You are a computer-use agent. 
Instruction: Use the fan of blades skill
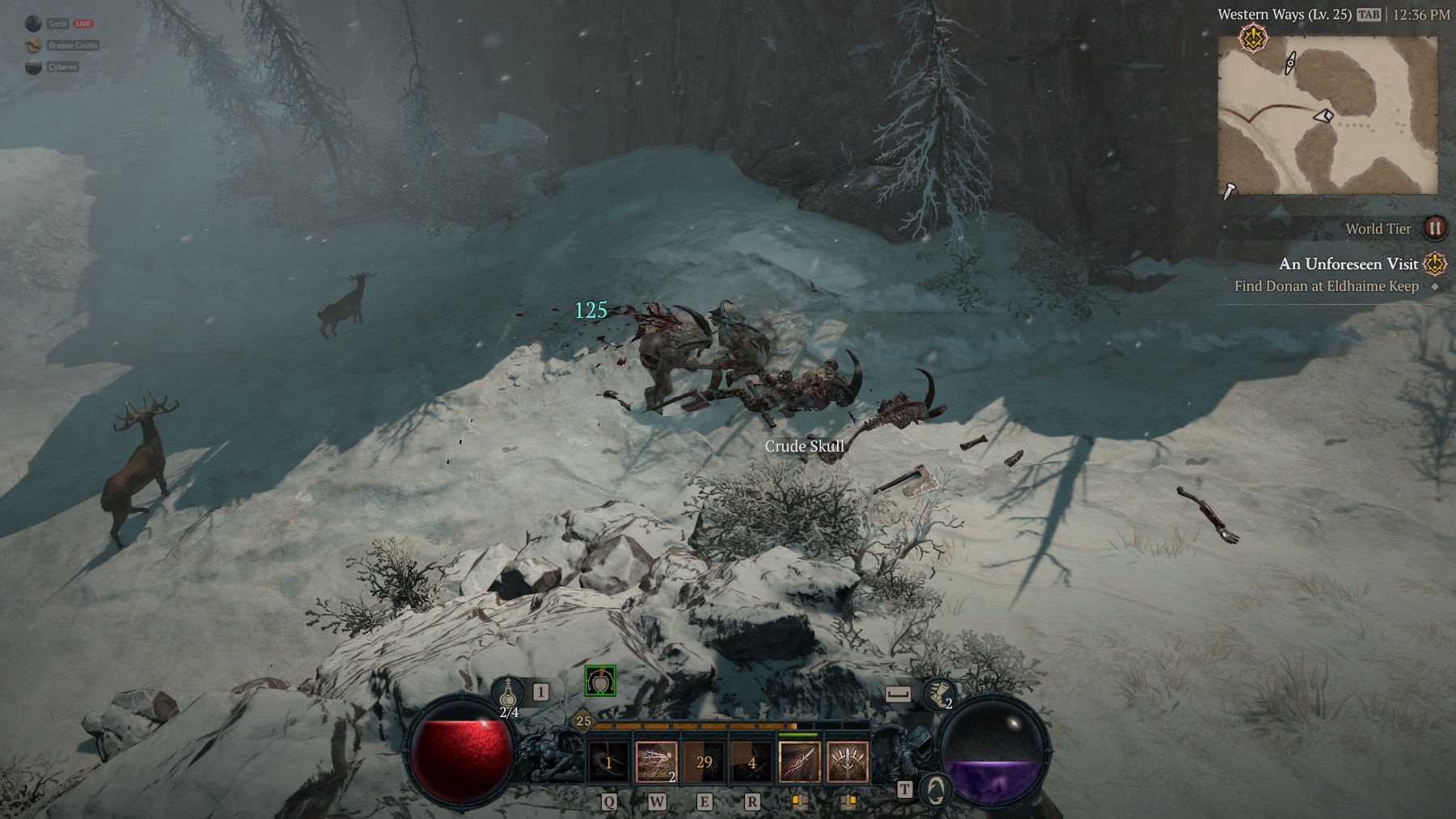(848, 762)
